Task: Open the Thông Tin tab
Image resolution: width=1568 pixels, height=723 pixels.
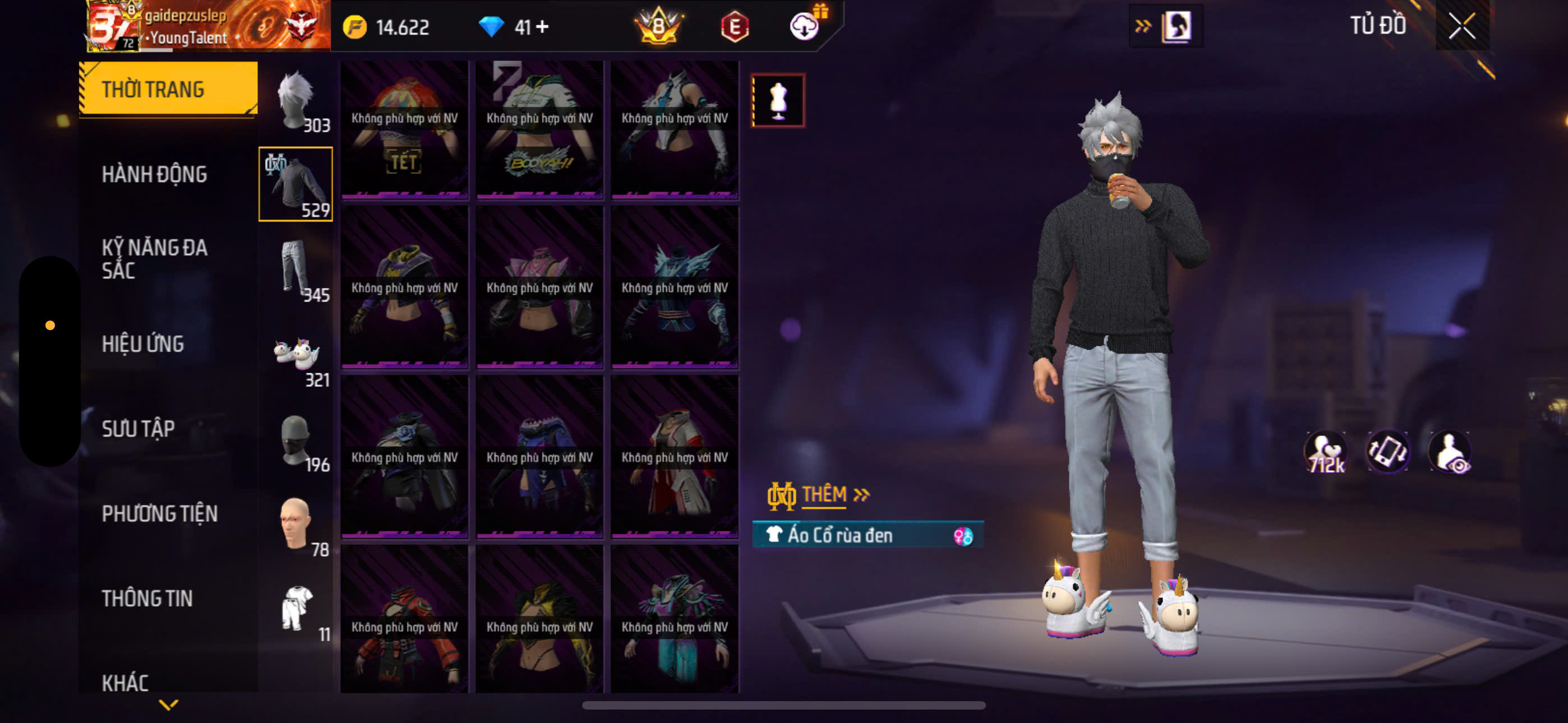Action: [x=147, y=599]
